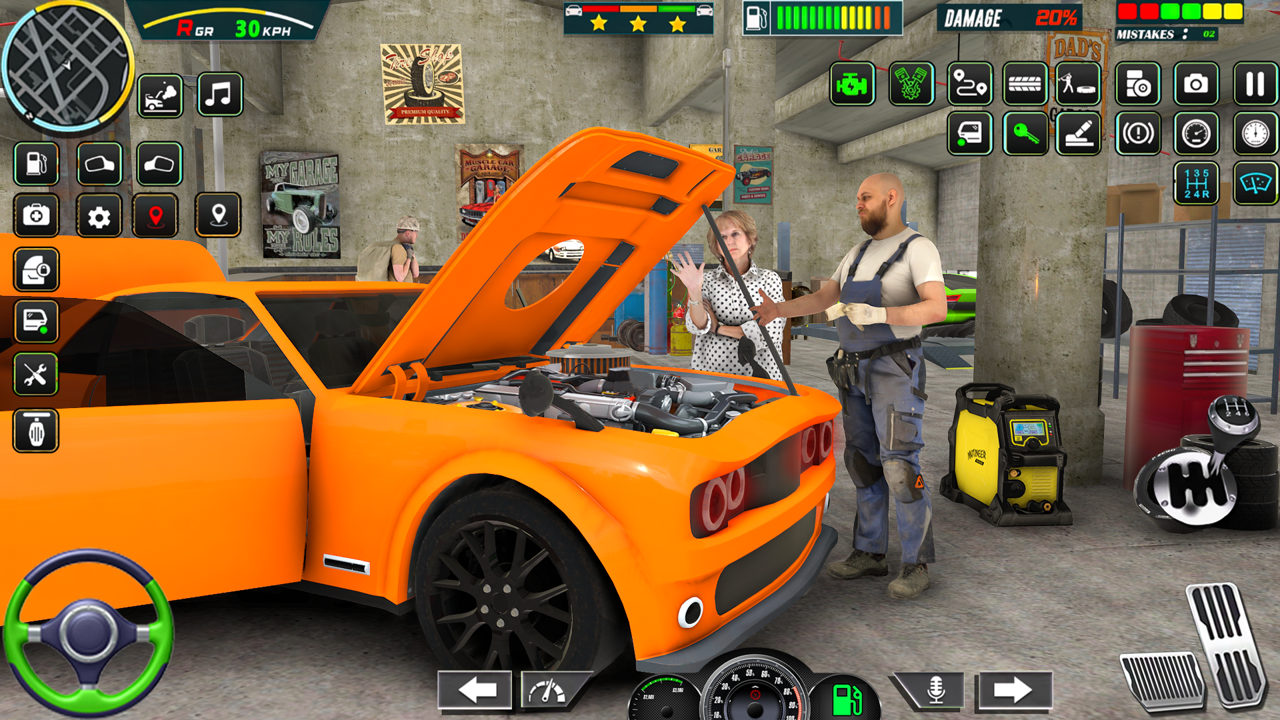
Task: Select the first aid kit icon
Action: coord(36,216)
